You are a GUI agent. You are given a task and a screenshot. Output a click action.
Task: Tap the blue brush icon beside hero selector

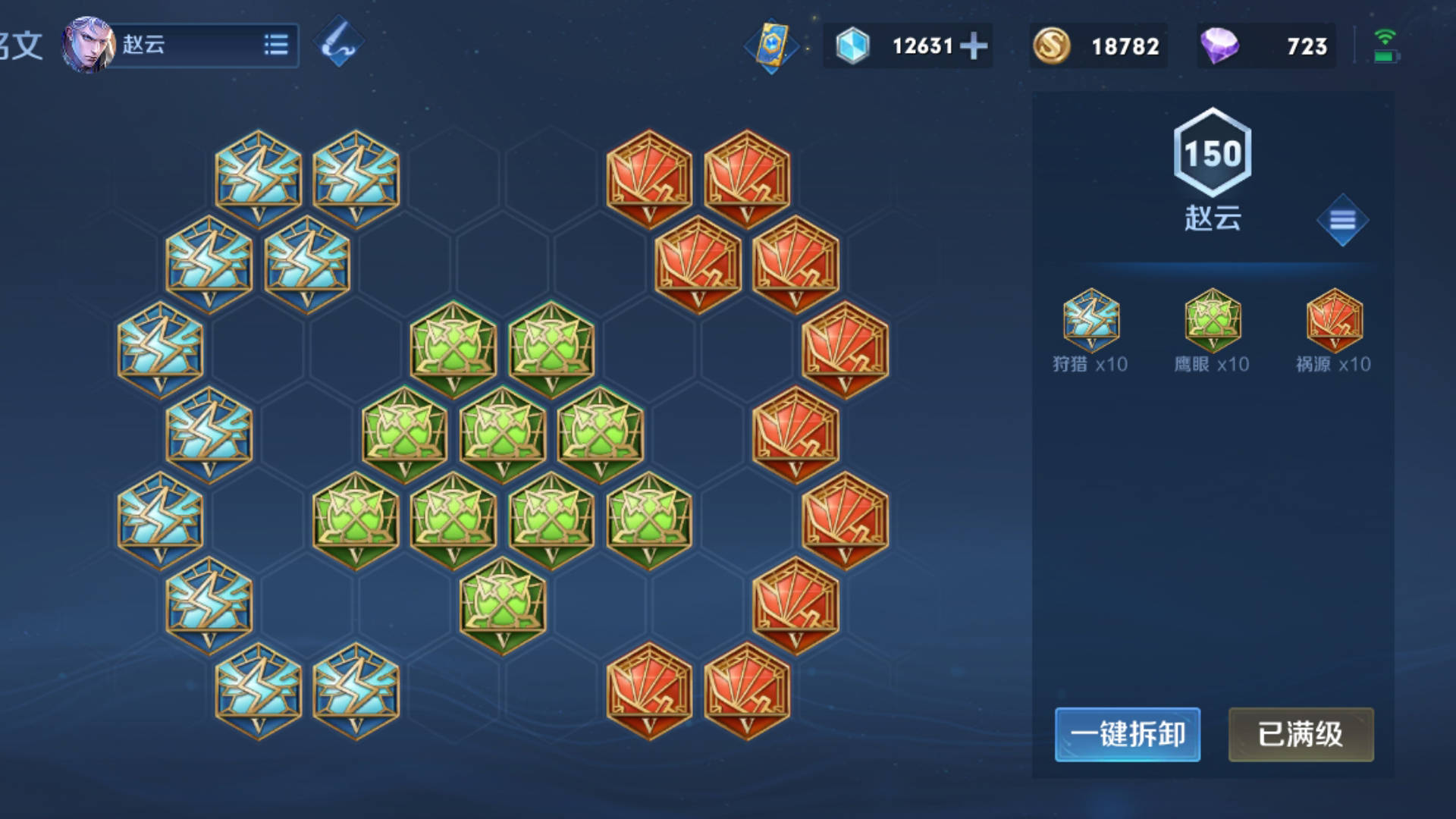point(339,43)
